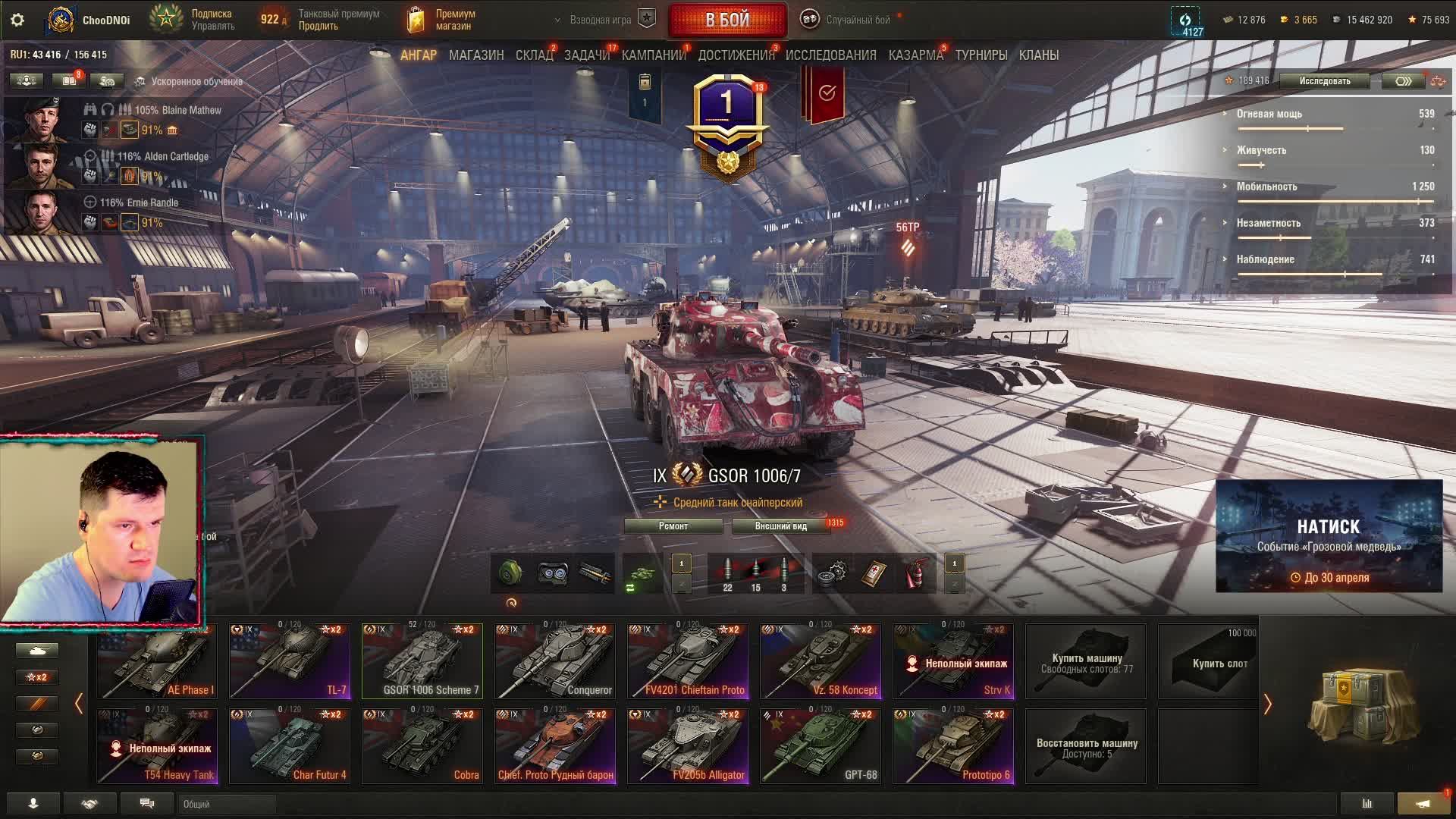This screenshot has width=1456, height=819.
Task: Open the КЛАНЫ tab
Action: coord(1038,55)
